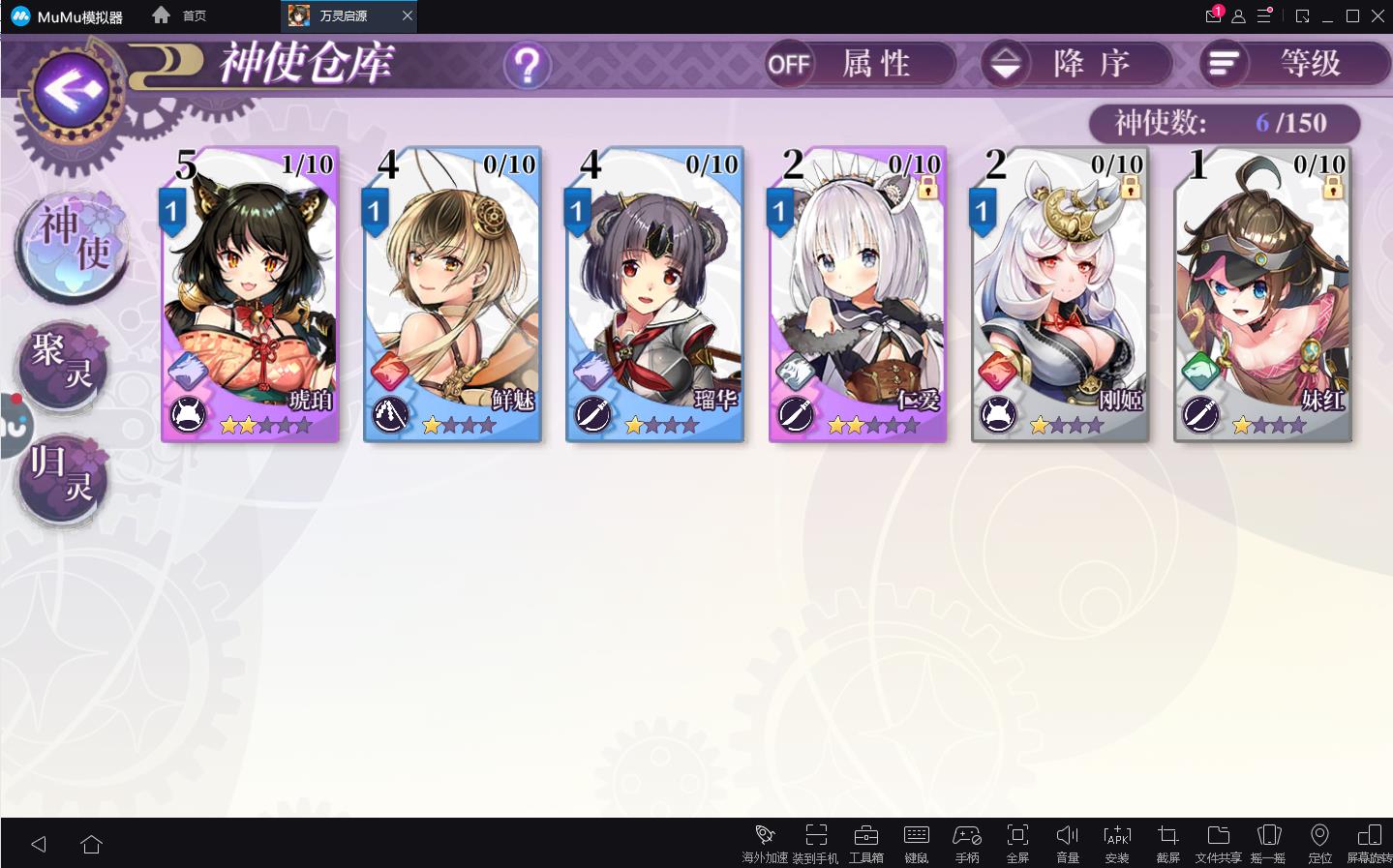
Task: Close the 万灵启源 emulator tab
Action: [x=408, y=15]
